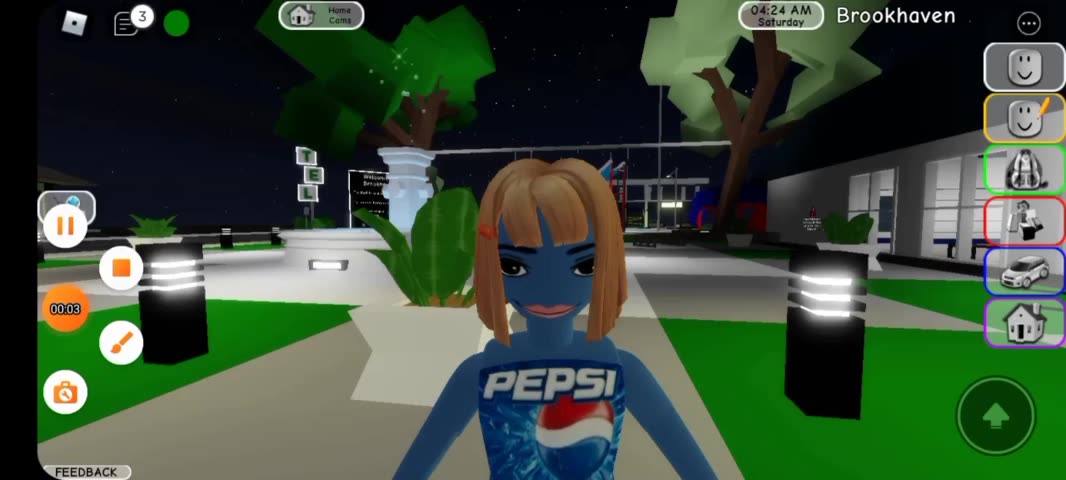Select the recorder brush drawing tool

point(121,343)
